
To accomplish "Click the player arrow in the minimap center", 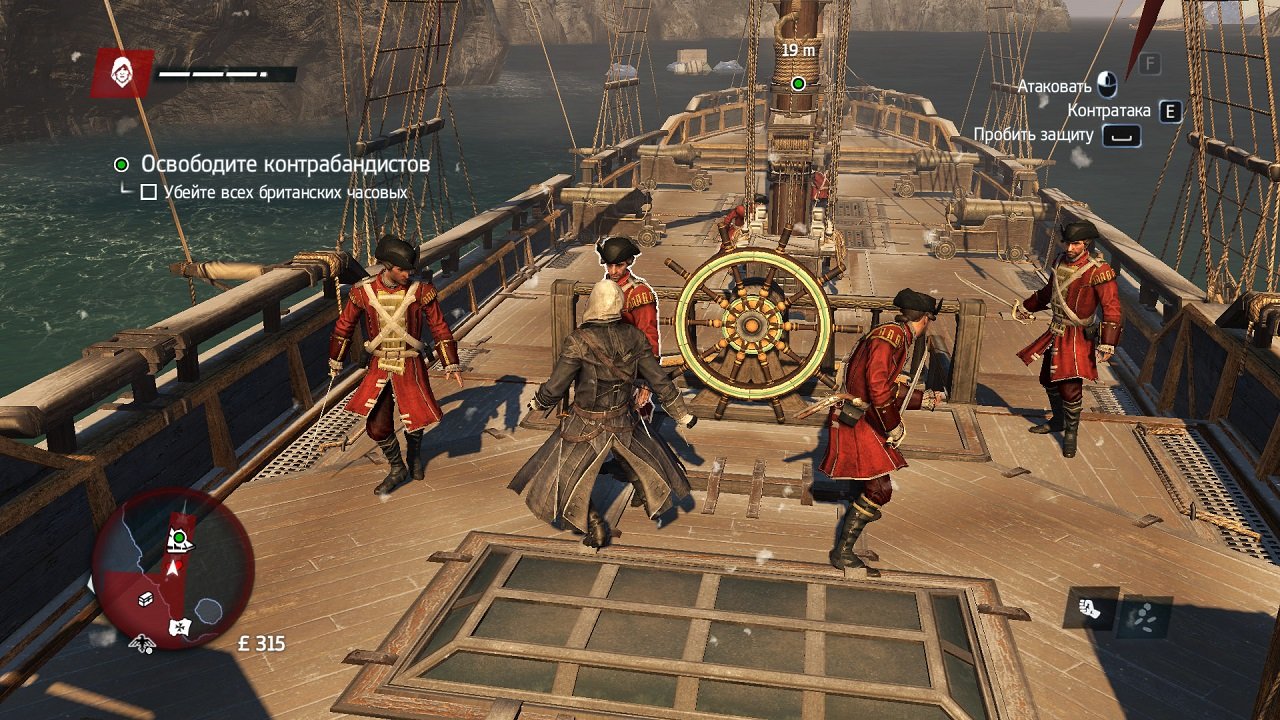I will 173,566.
